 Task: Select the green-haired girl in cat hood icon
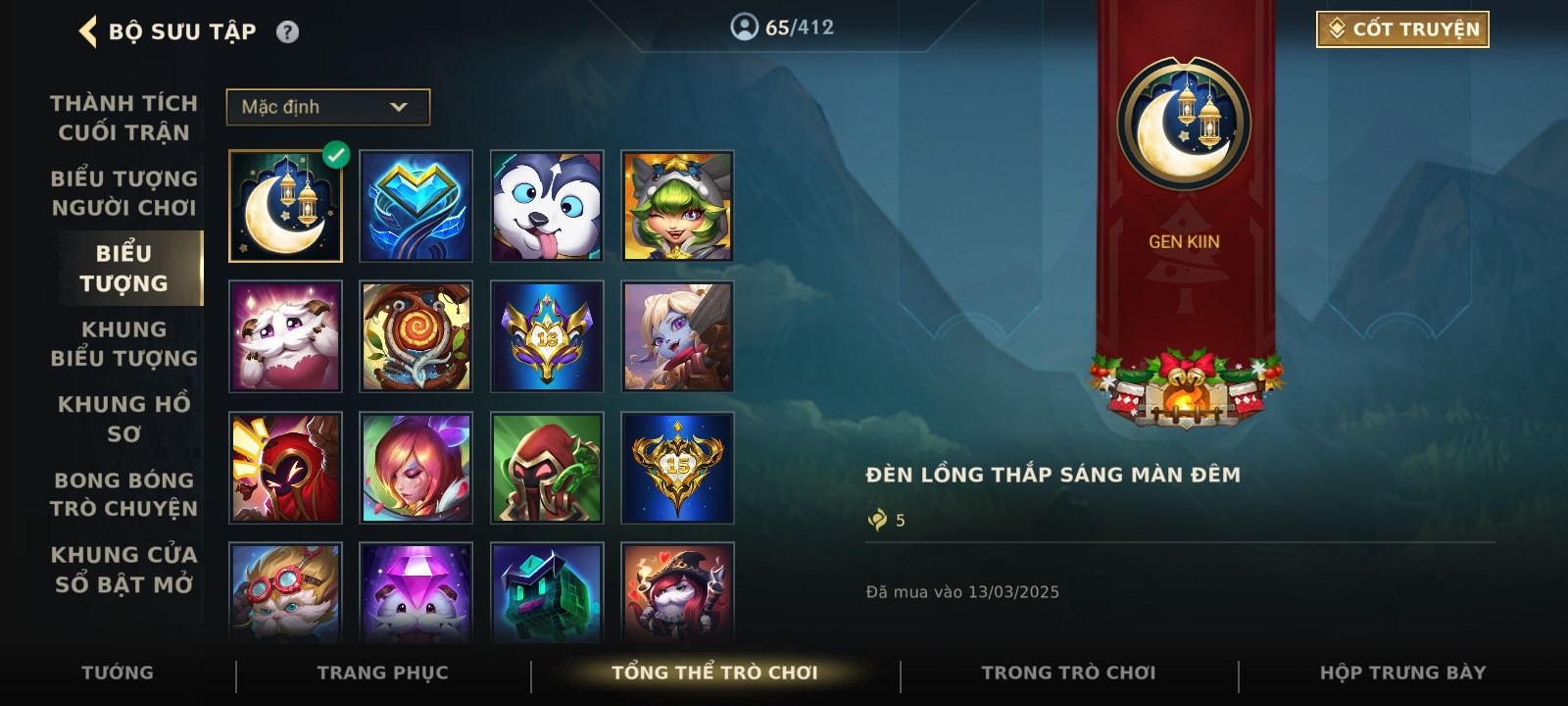pos(677,207)
